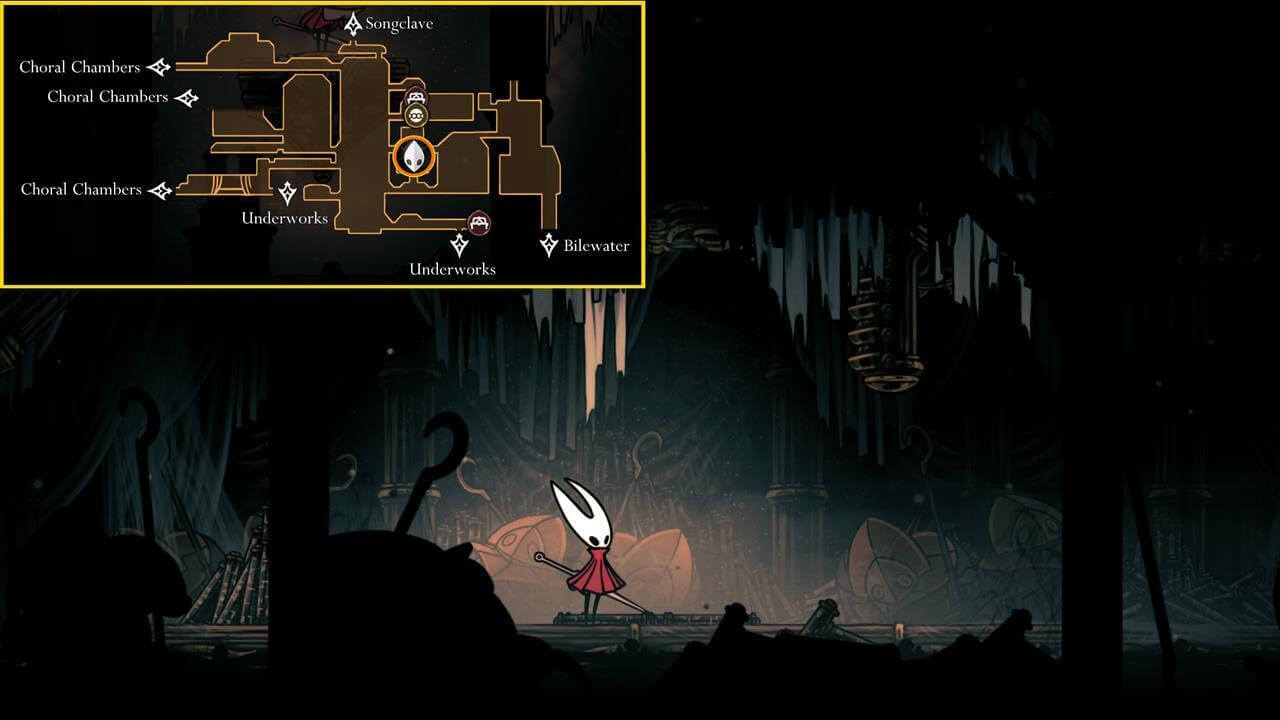Click the Bilewater label text
This screenshot has width=1280, height=720.
[x=596, y=245]
